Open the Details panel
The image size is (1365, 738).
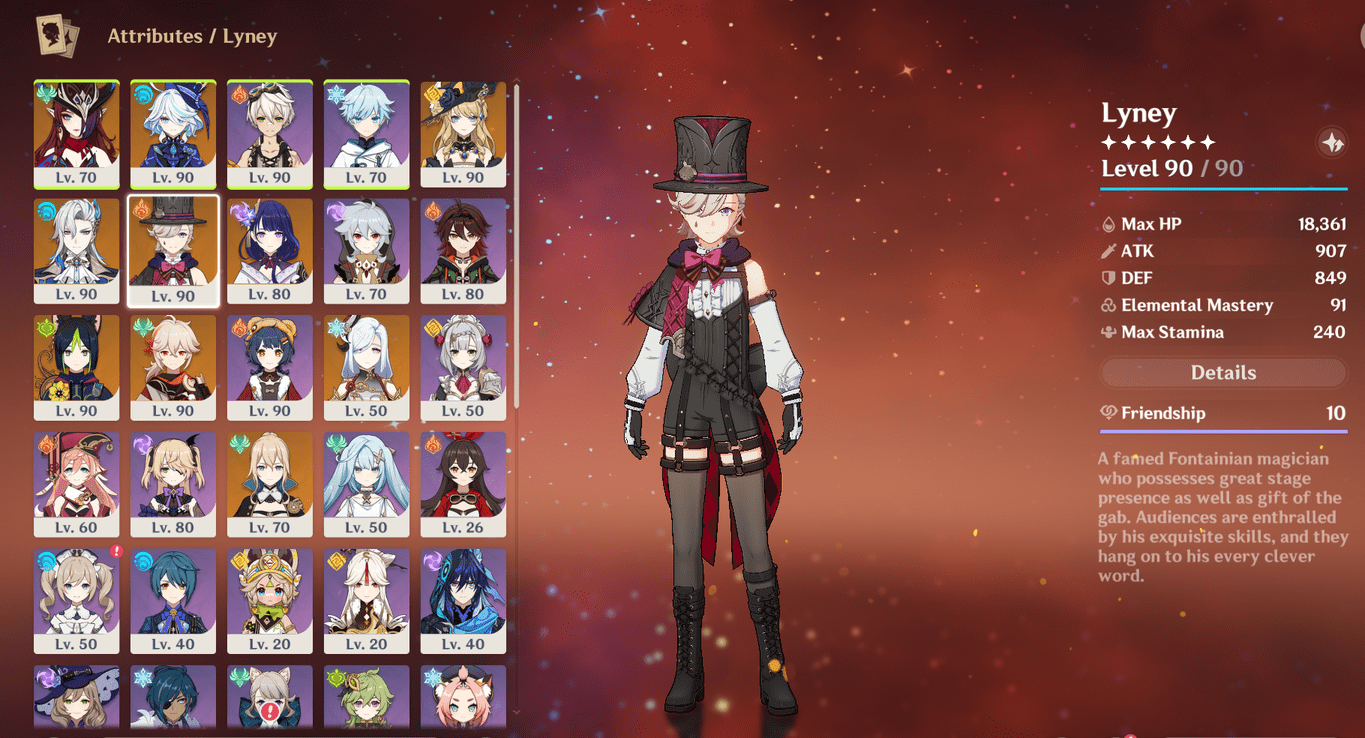click(1222, 372)
